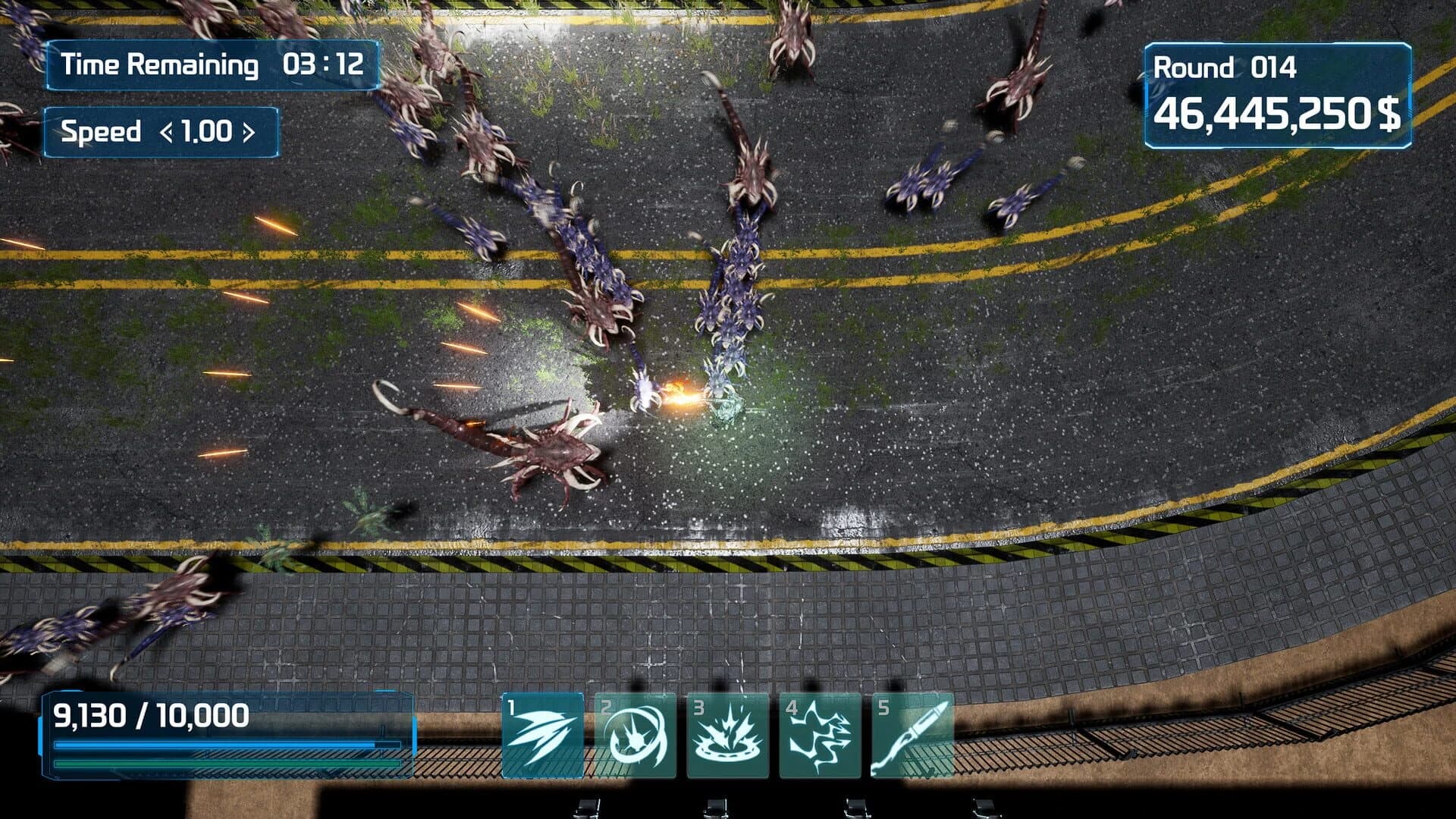
Task: Decrease game speed with the left chevron
Action: pyautogui.click(x=166, y=132)
